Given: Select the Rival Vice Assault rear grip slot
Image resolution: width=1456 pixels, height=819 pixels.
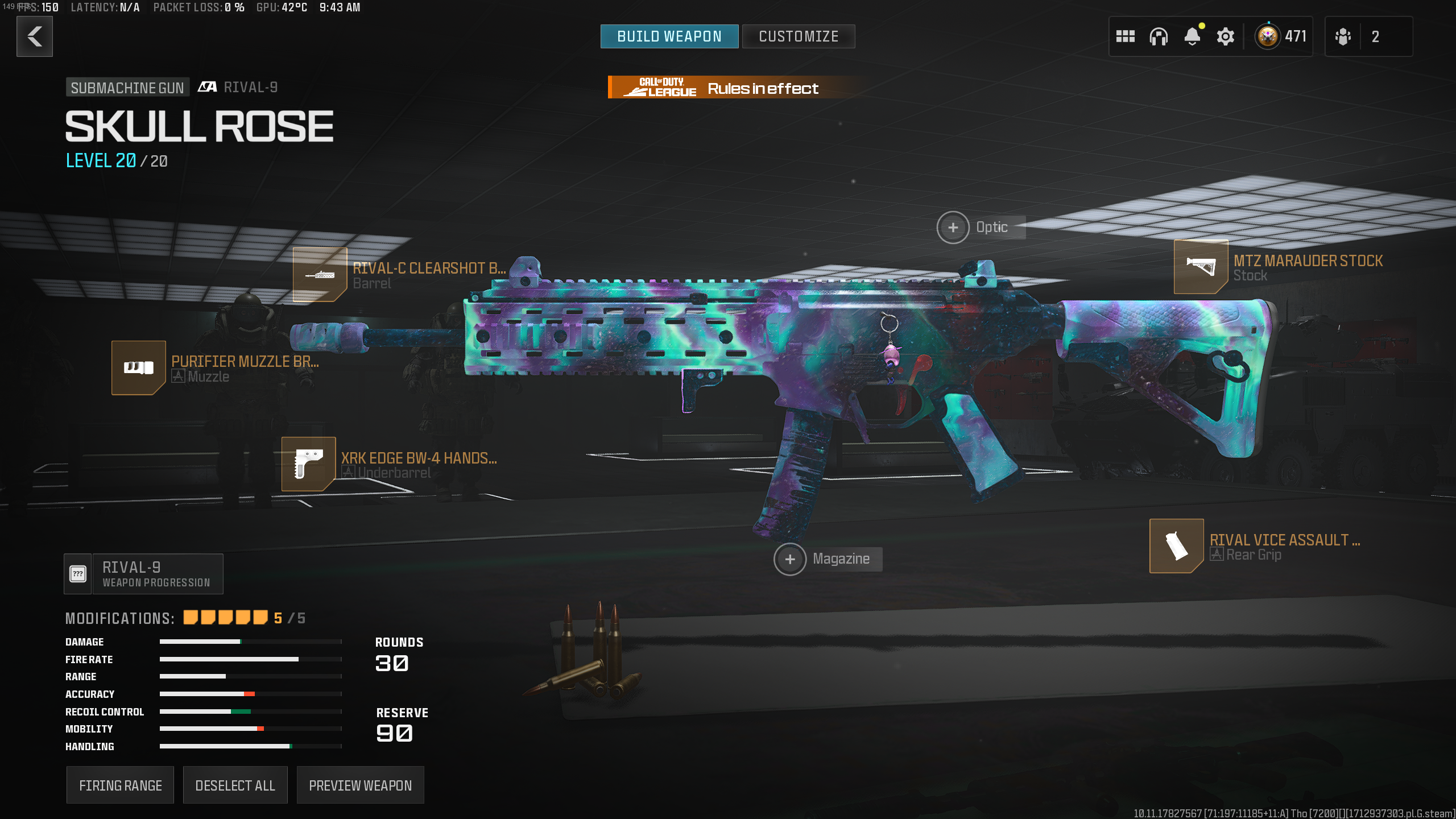Looking at the screenshot, I should (x=1176, y=546).
